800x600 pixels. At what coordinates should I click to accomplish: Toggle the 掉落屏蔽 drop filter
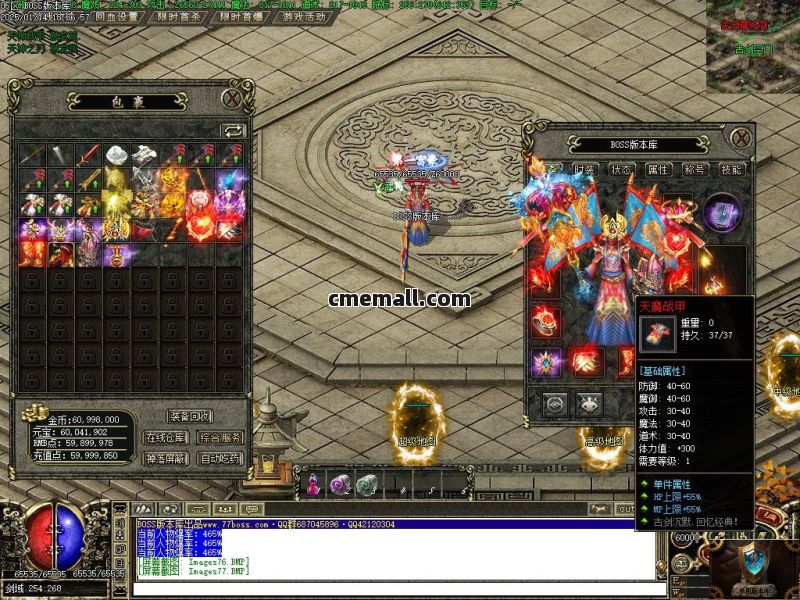(x=165, y=458)
